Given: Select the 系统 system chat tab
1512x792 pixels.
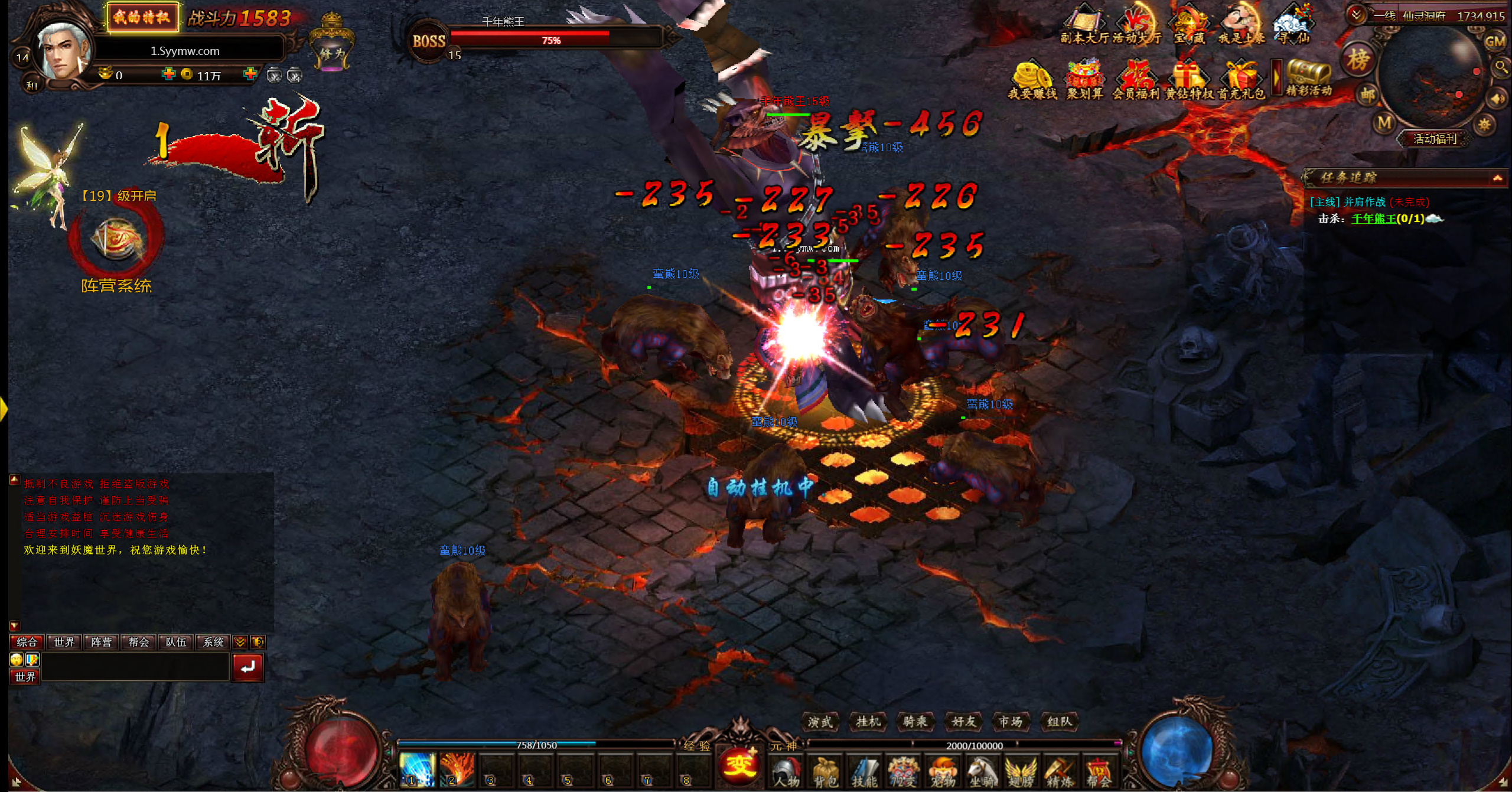Looking at the screenshot, I should [x=213, y=642].
